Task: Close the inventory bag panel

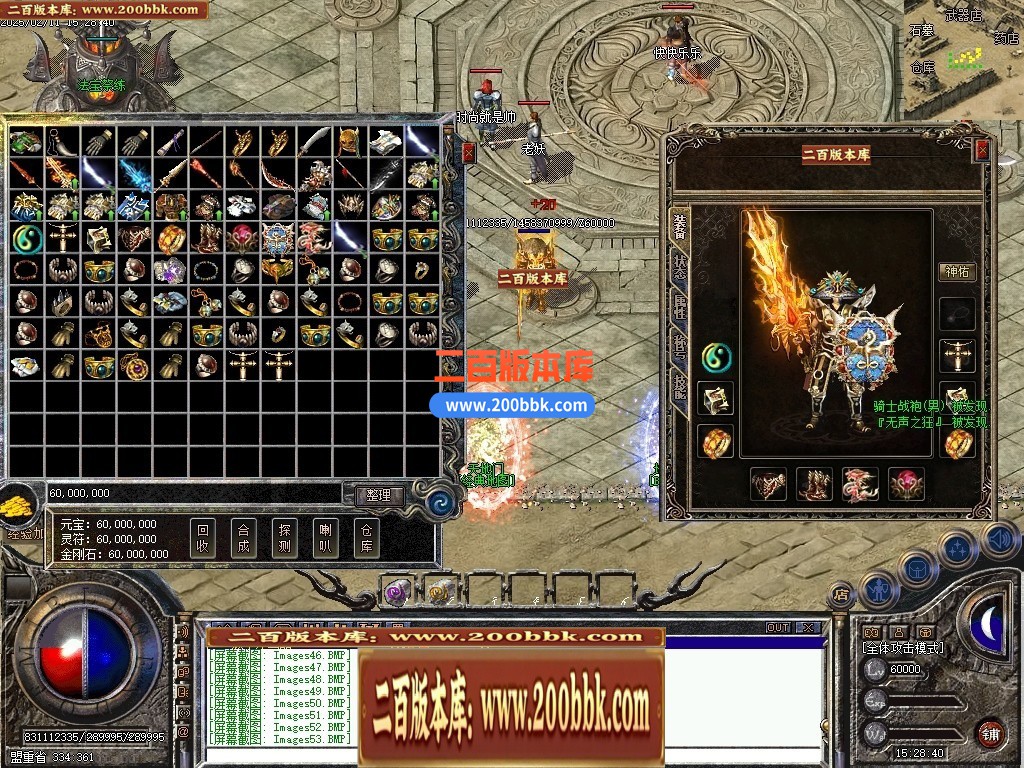Action: tap(469, 152)
